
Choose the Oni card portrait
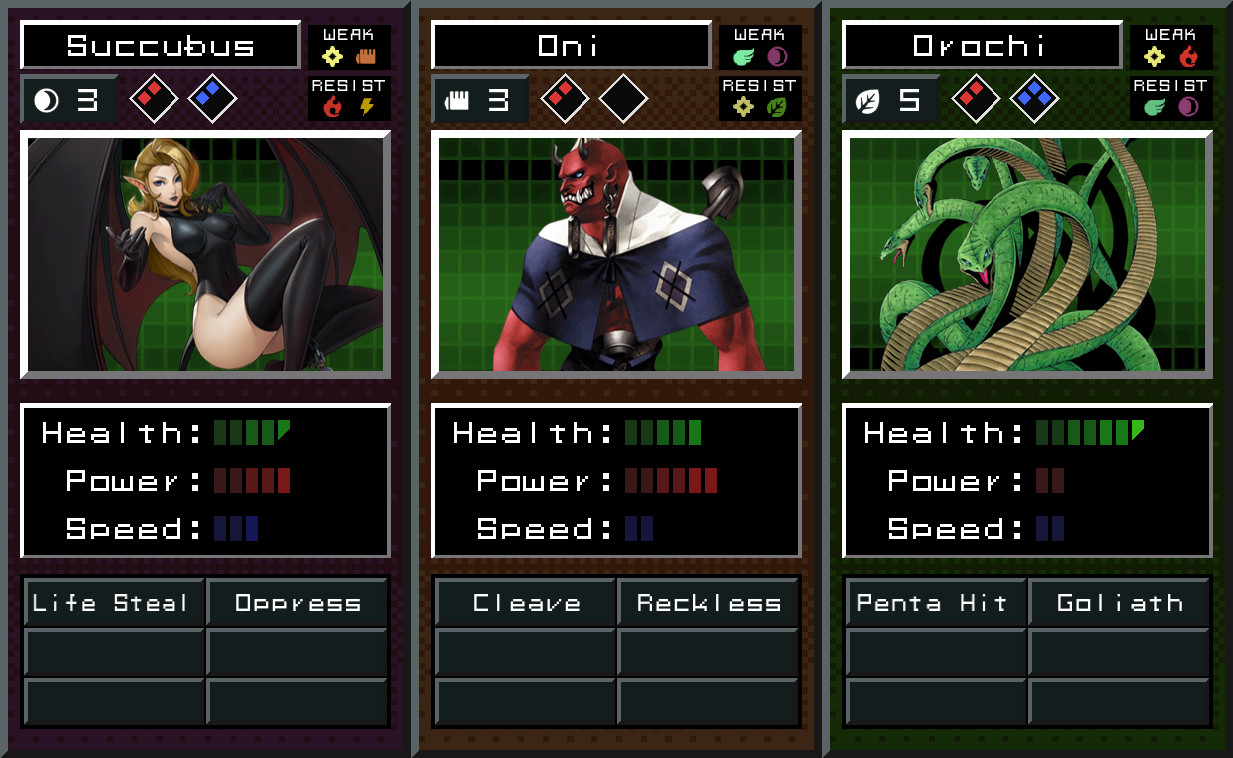tap(616, 254)
